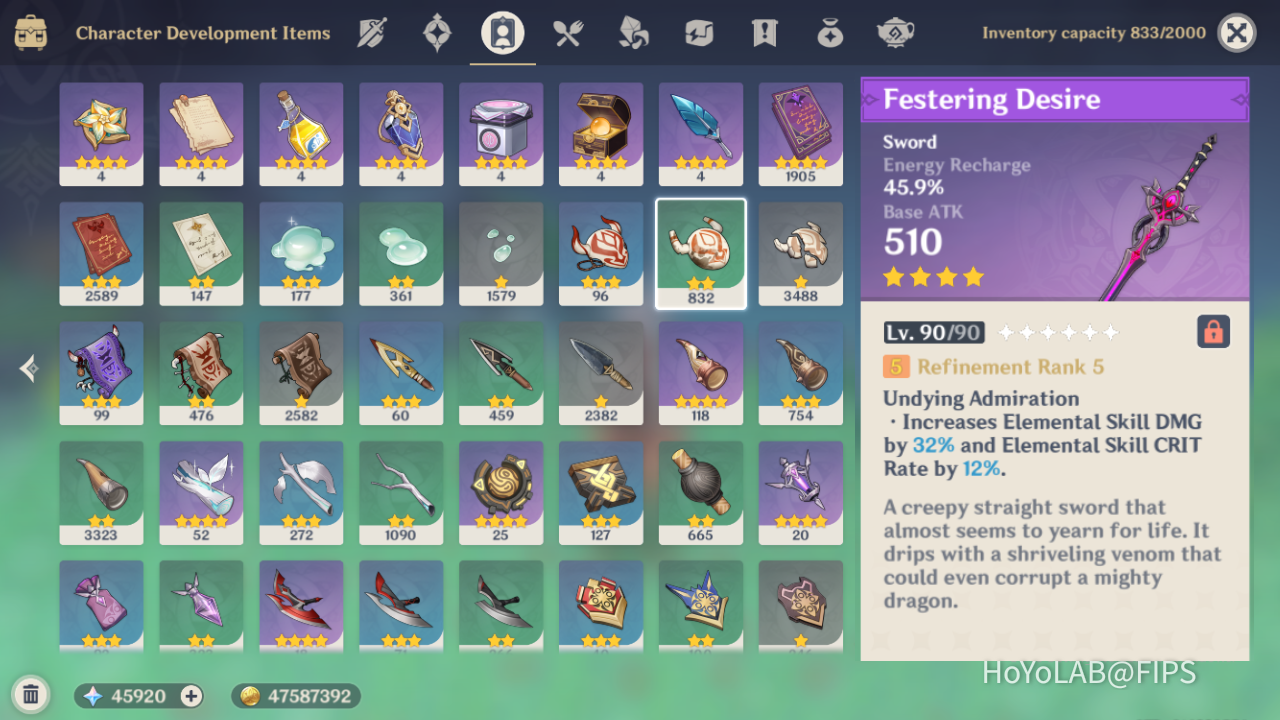This screenshot has height=720, width=1280.
Task: Open the Gadgets inventory icon
Action: point(698,32)
